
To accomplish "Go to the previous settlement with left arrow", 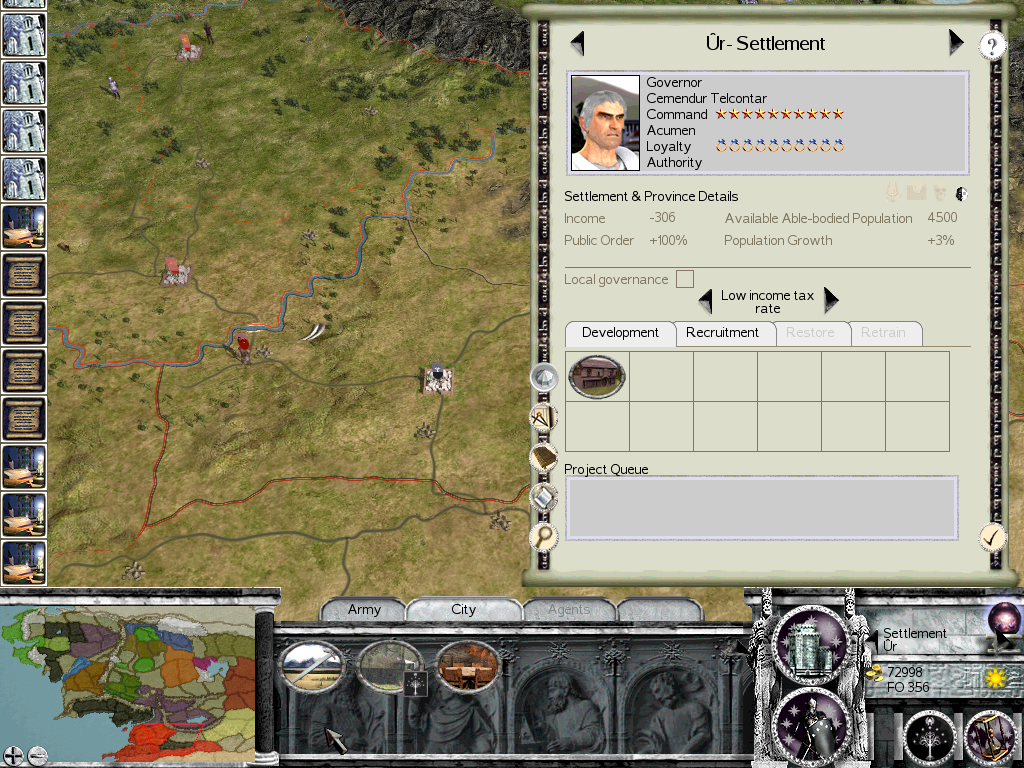I will click(x=577, y=43).
